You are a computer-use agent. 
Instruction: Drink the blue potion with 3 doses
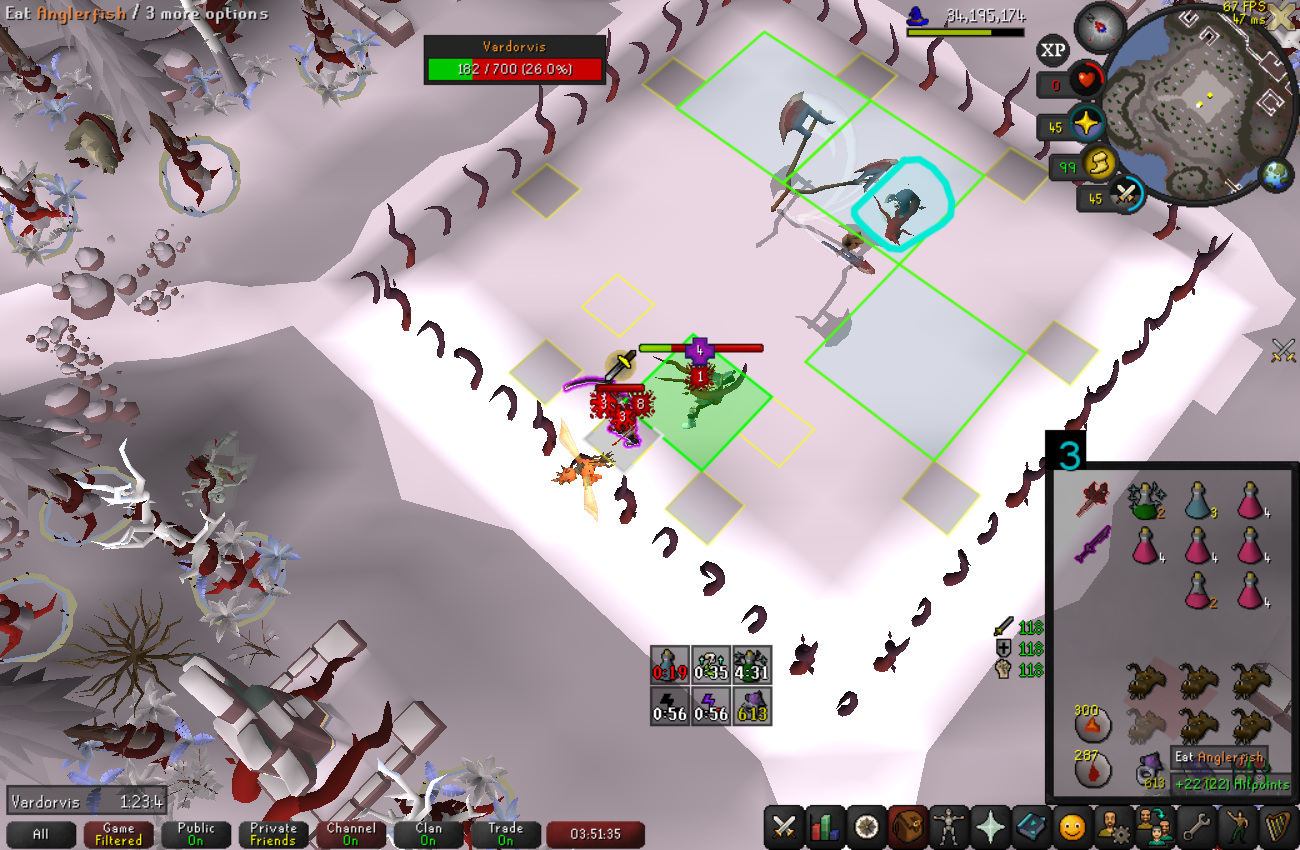(1198, 499)
